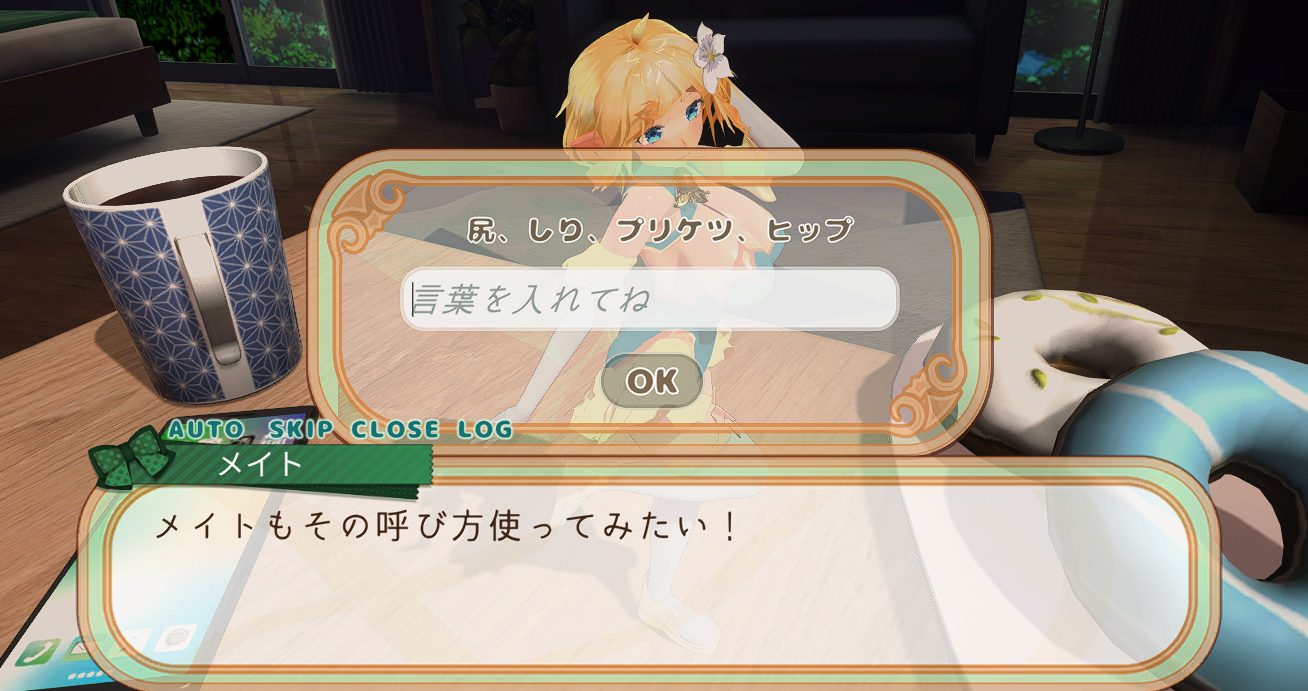Image resolution: width=1308 pixels, height=691 pixels.
Task: Activate the SKIP option
Action: click(297, 430)
